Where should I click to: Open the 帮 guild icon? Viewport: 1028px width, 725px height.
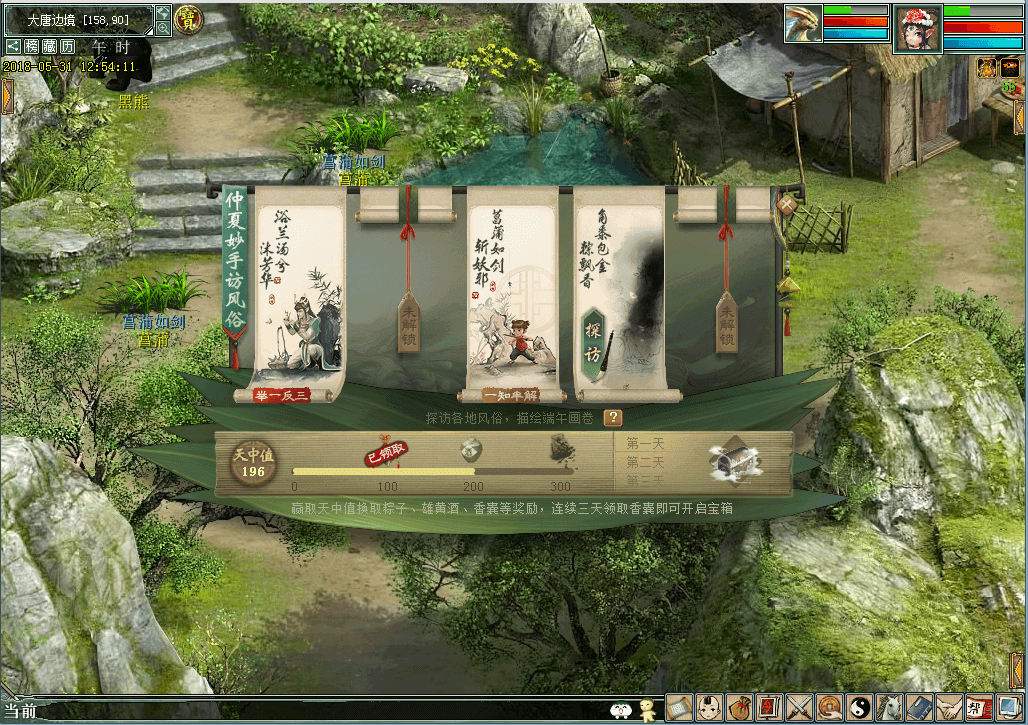point(979,707)
